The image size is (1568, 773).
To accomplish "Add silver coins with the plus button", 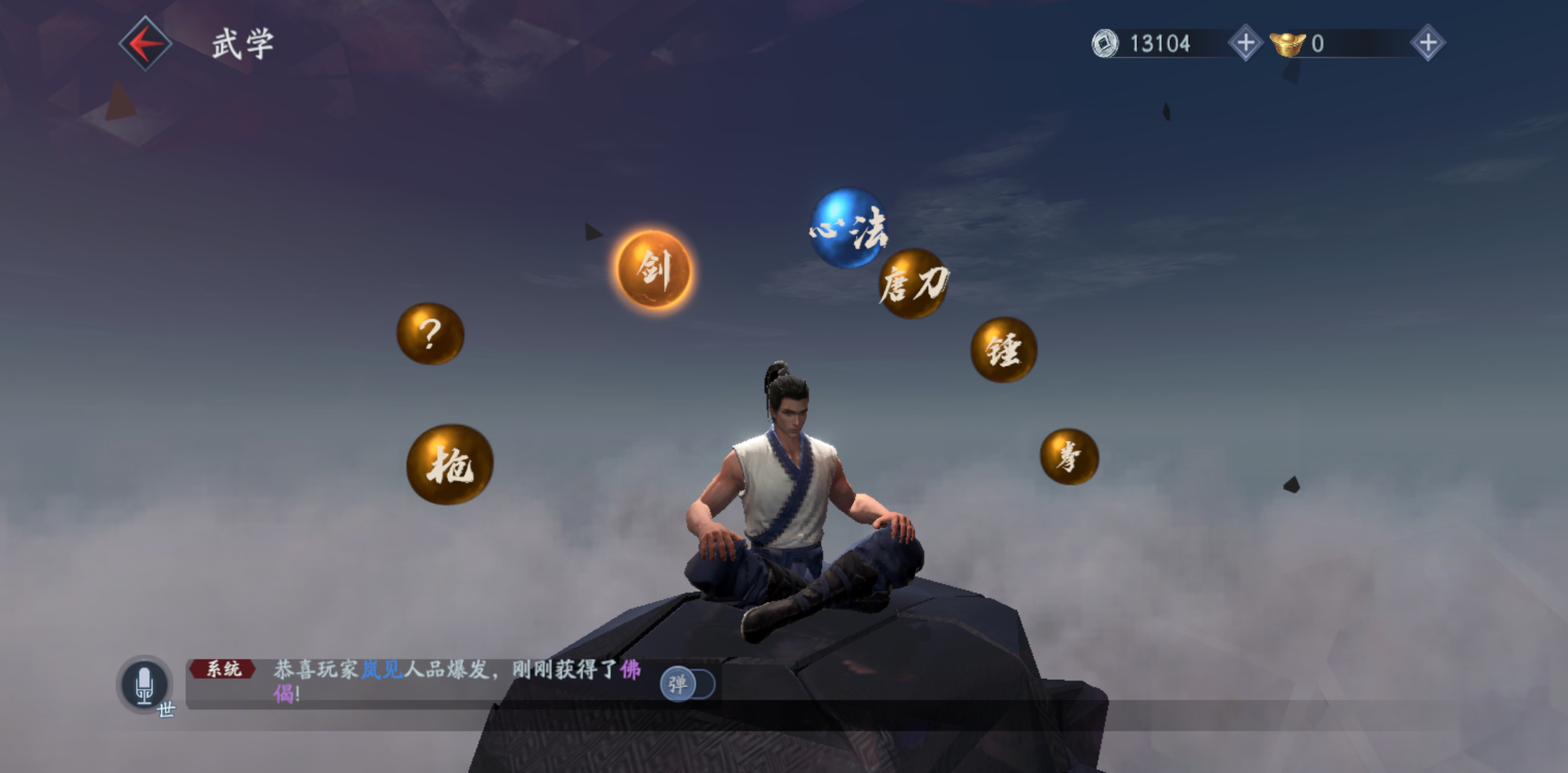I will (x=1245, y=43).
